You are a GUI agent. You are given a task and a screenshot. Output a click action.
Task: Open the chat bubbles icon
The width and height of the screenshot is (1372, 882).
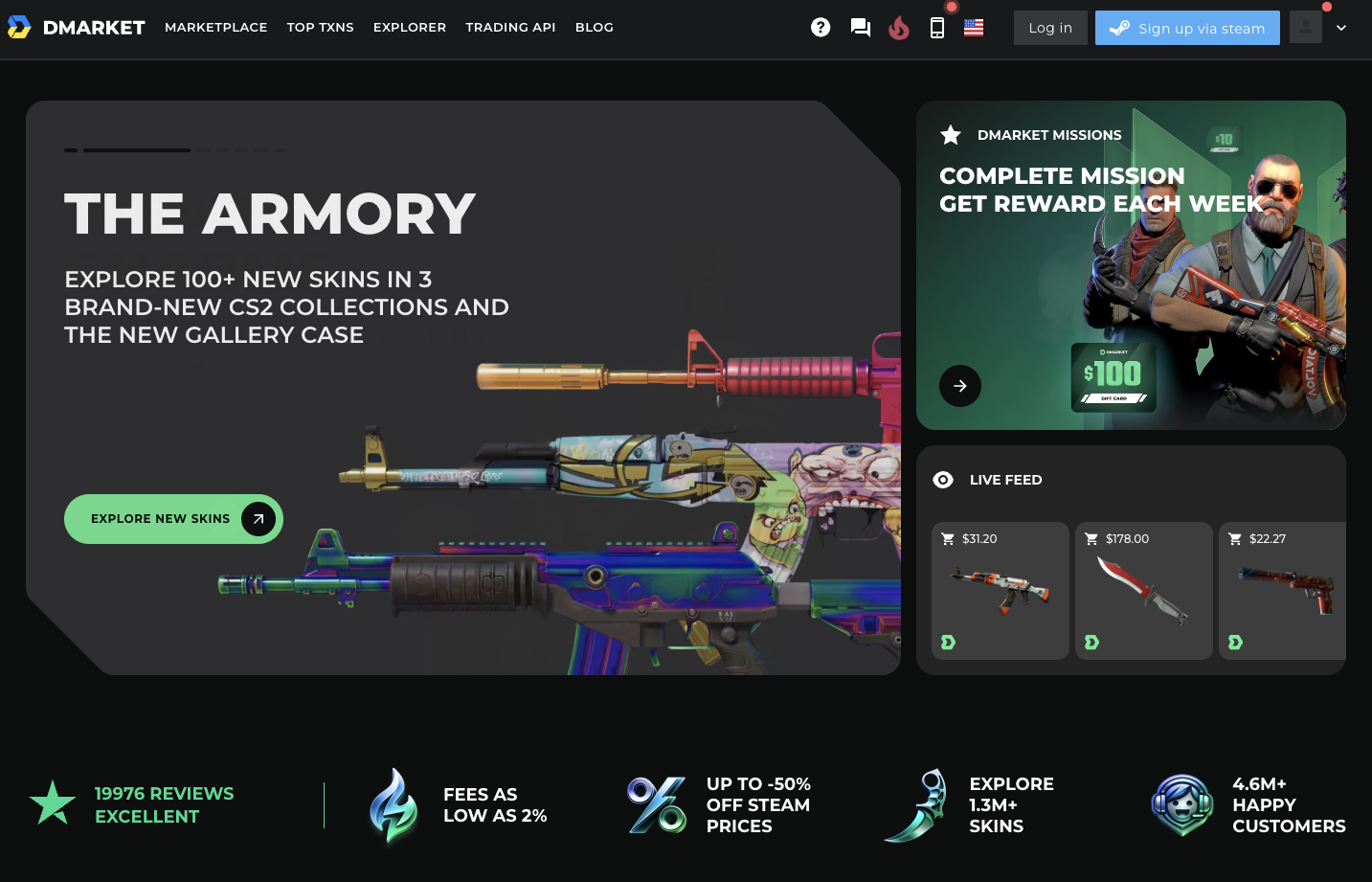861,28
